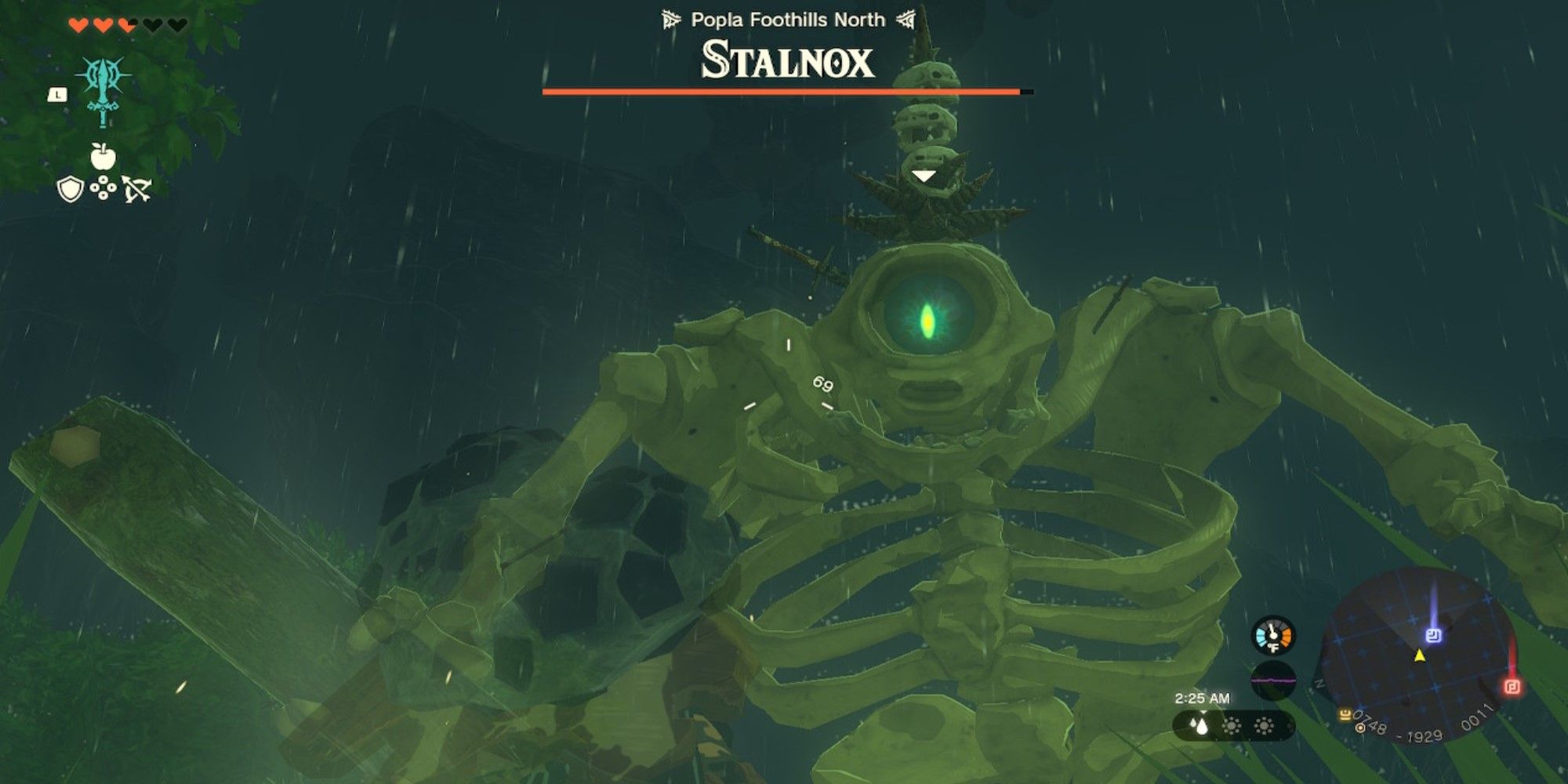Viewport: 1568px width, 784px height.
Task: Select the apple food icon in the HUD
Action: pyautogui.click(x=104, y=154)
